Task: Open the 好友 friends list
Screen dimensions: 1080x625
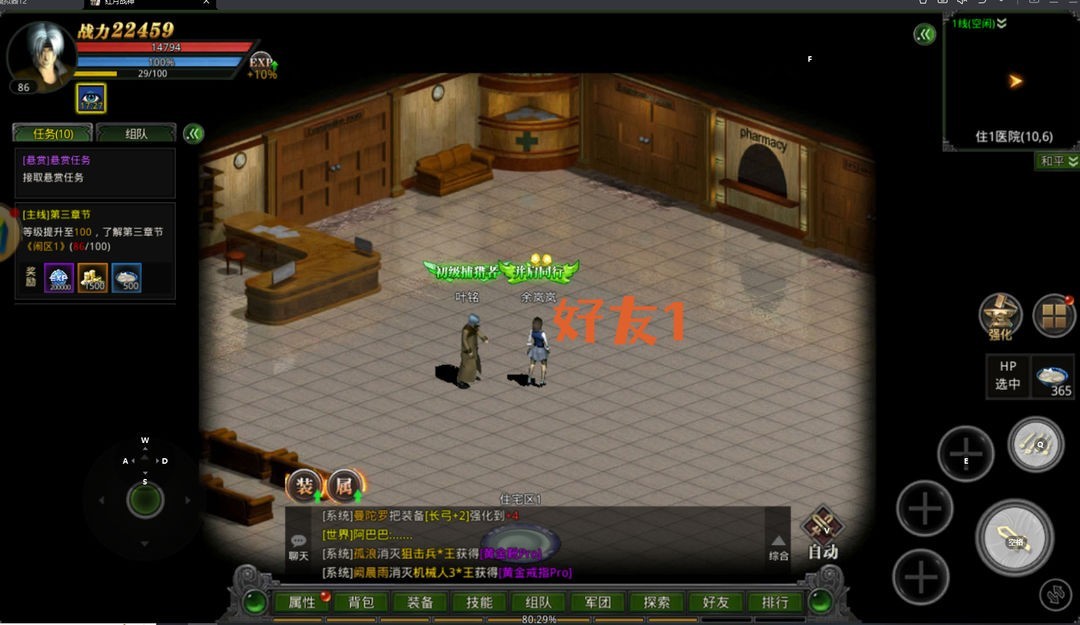Action: (716, 602)
